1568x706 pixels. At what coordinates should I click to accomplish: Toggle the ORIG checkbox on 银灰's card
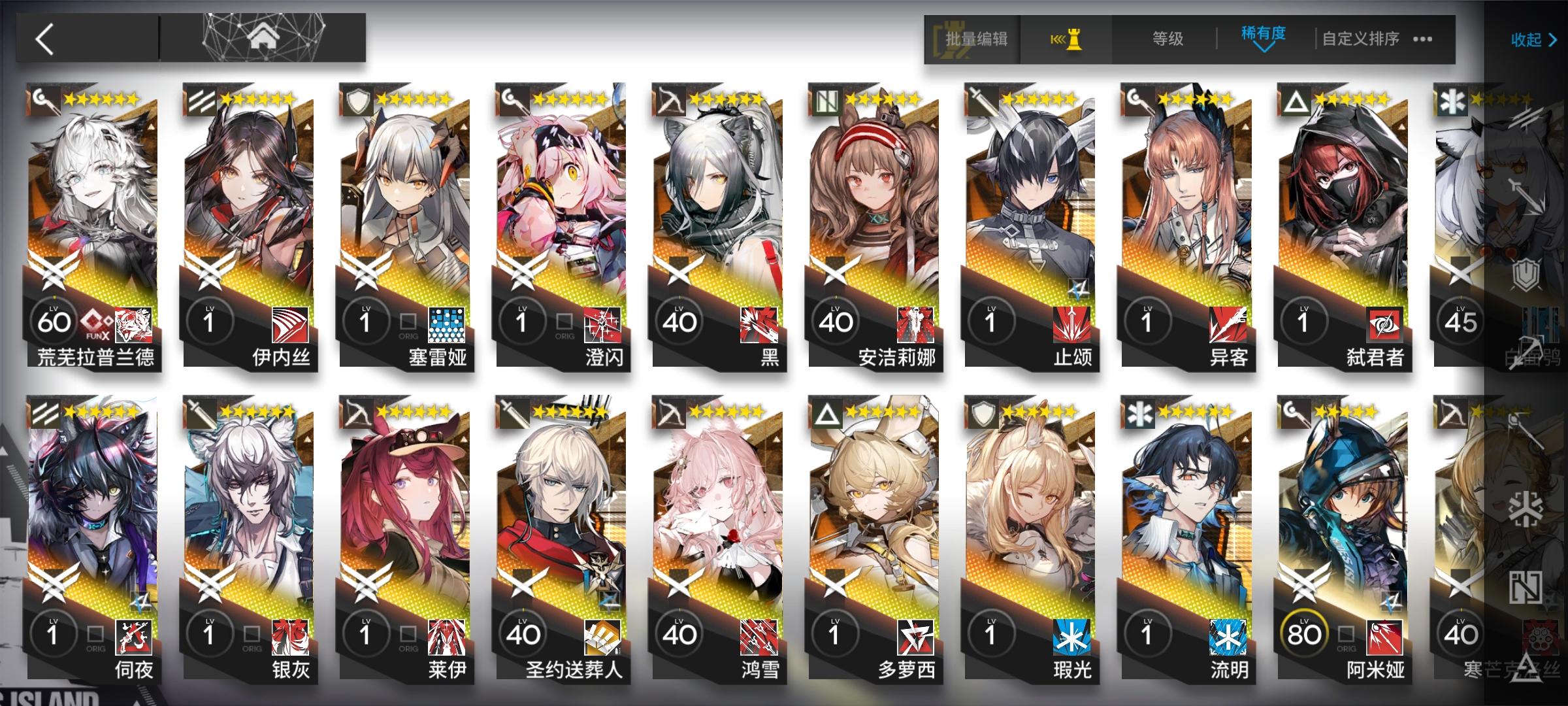253,633
